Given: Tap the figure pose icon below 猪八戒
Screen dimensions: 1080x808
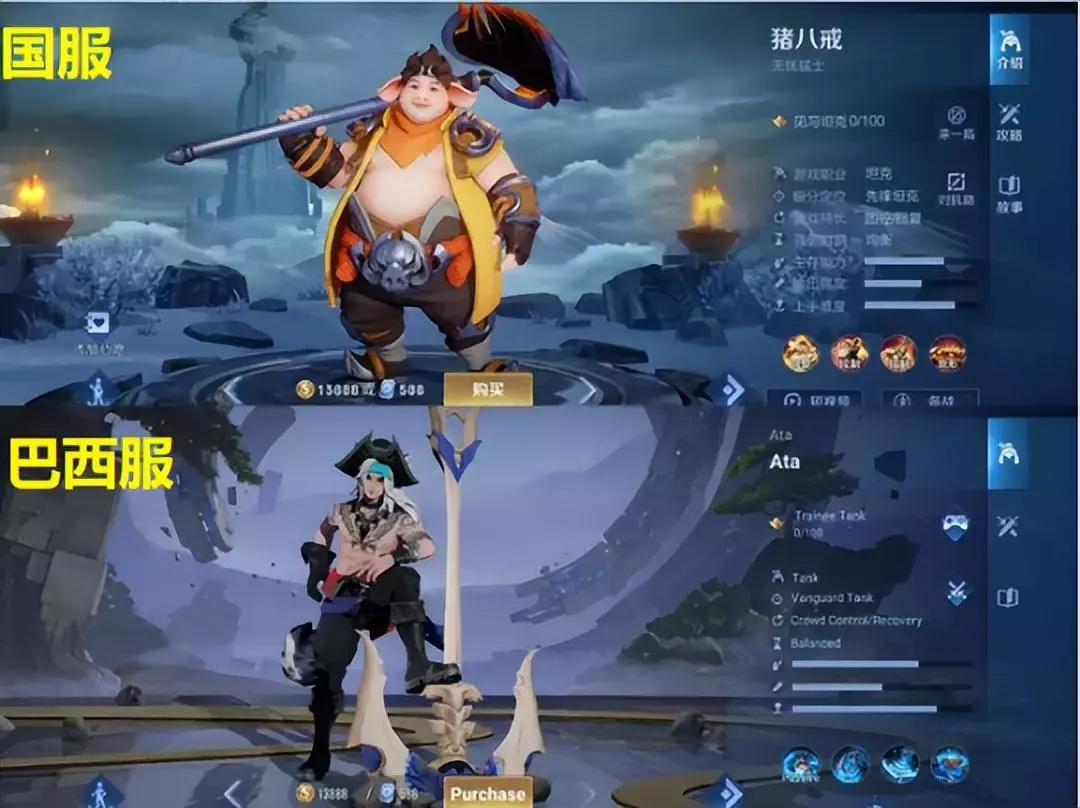Looking at the screenshot, I should point(98,388).
